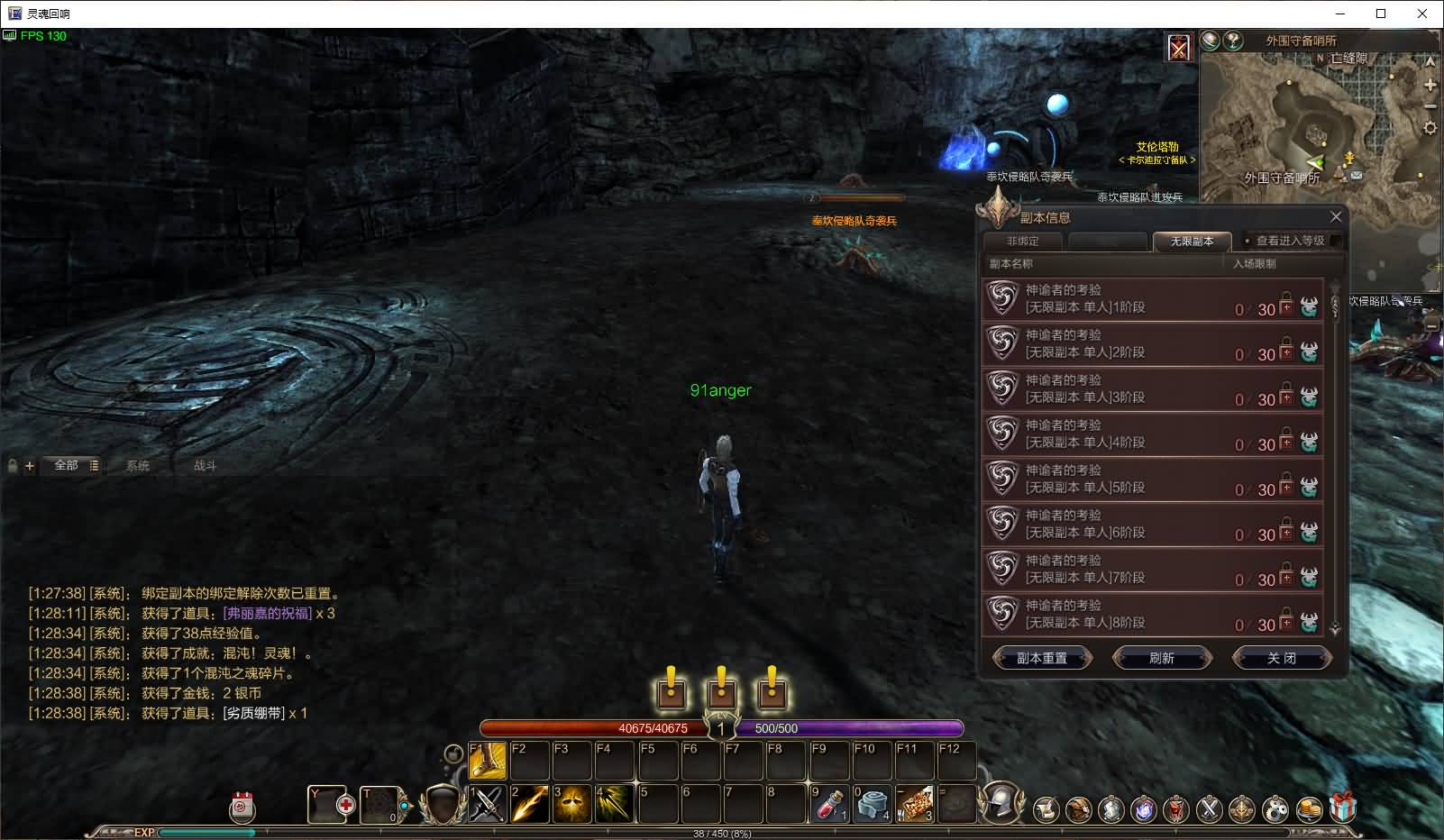The image size is (1444, 840).
Task: Open the inventory bag icon on bottom bar
Action: point(1079,808)
